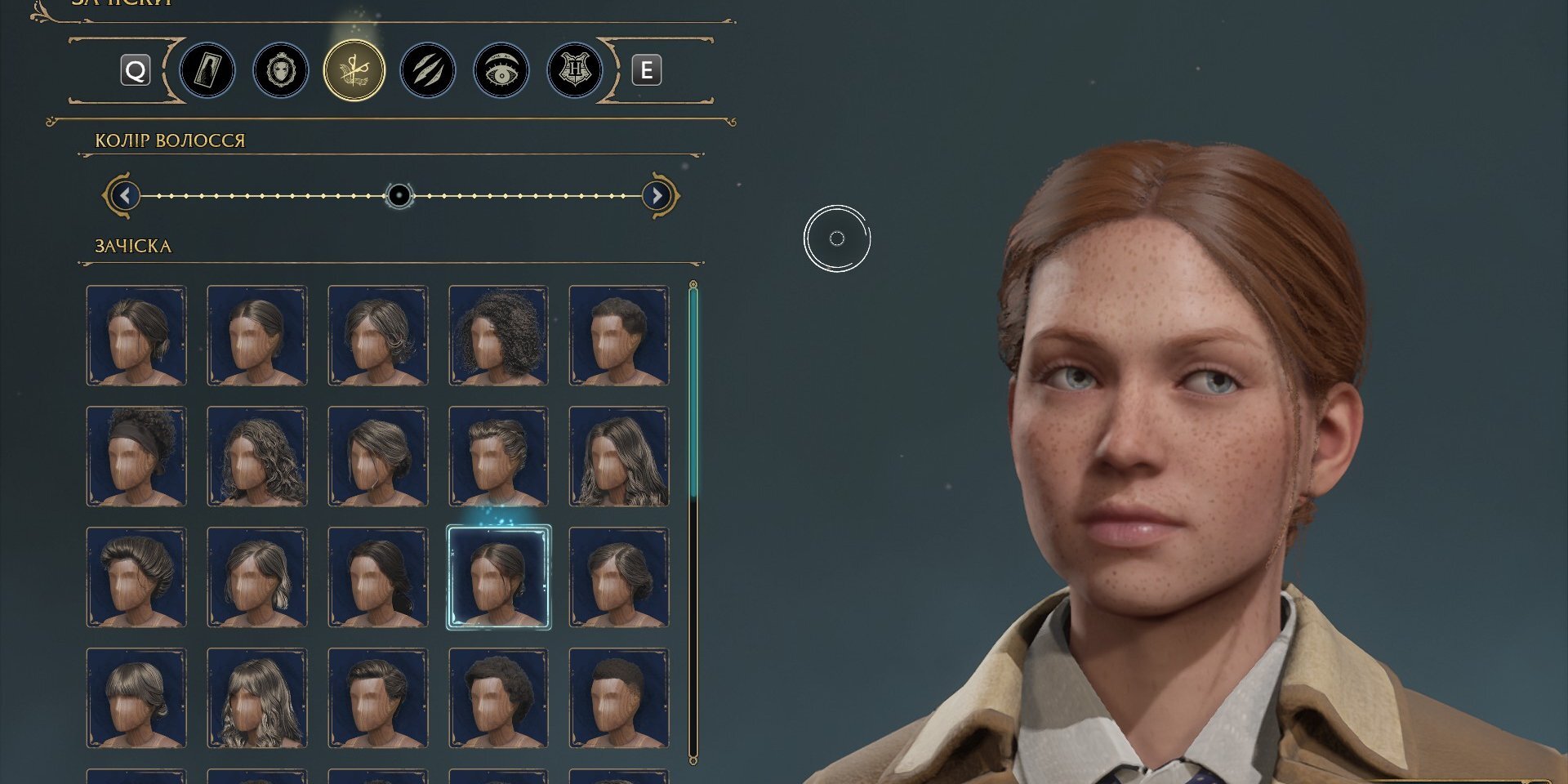
Task: Switch to the wand preset tab
Action: pos(207,71)
